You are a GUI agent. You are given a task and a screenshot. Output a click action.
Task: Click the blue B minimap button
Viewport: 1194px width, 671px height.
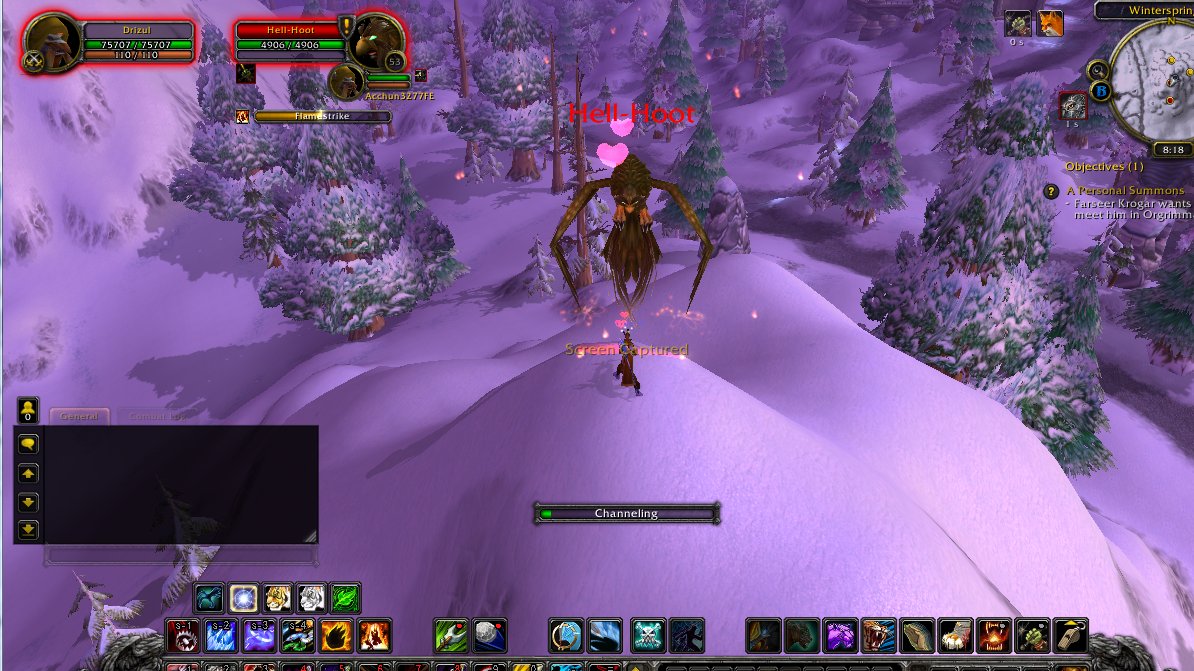tap(1102, 92)
